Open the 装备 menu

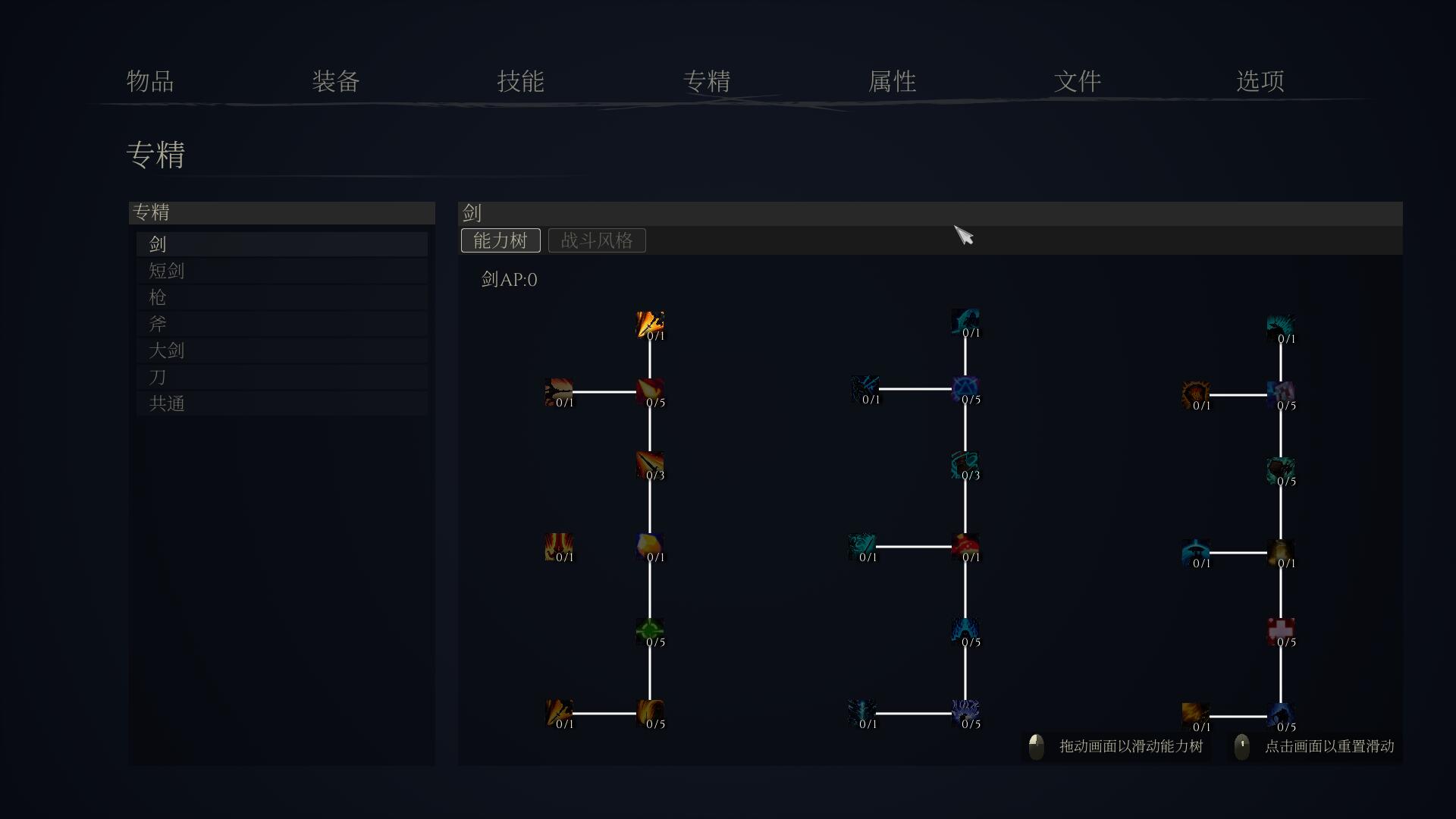(x=335, y=82)
